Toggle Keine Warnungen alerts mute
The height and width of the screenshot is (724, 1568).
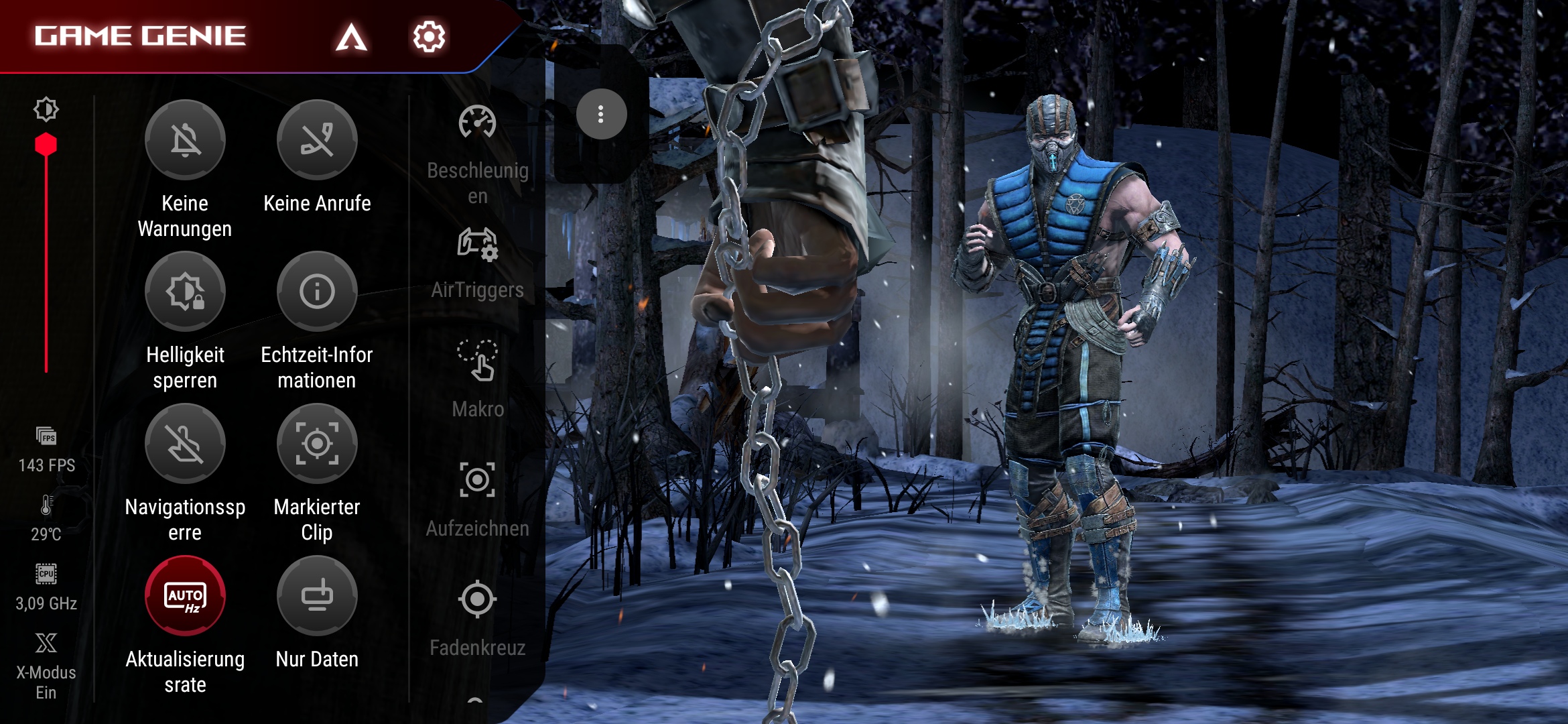pos(185,140)
